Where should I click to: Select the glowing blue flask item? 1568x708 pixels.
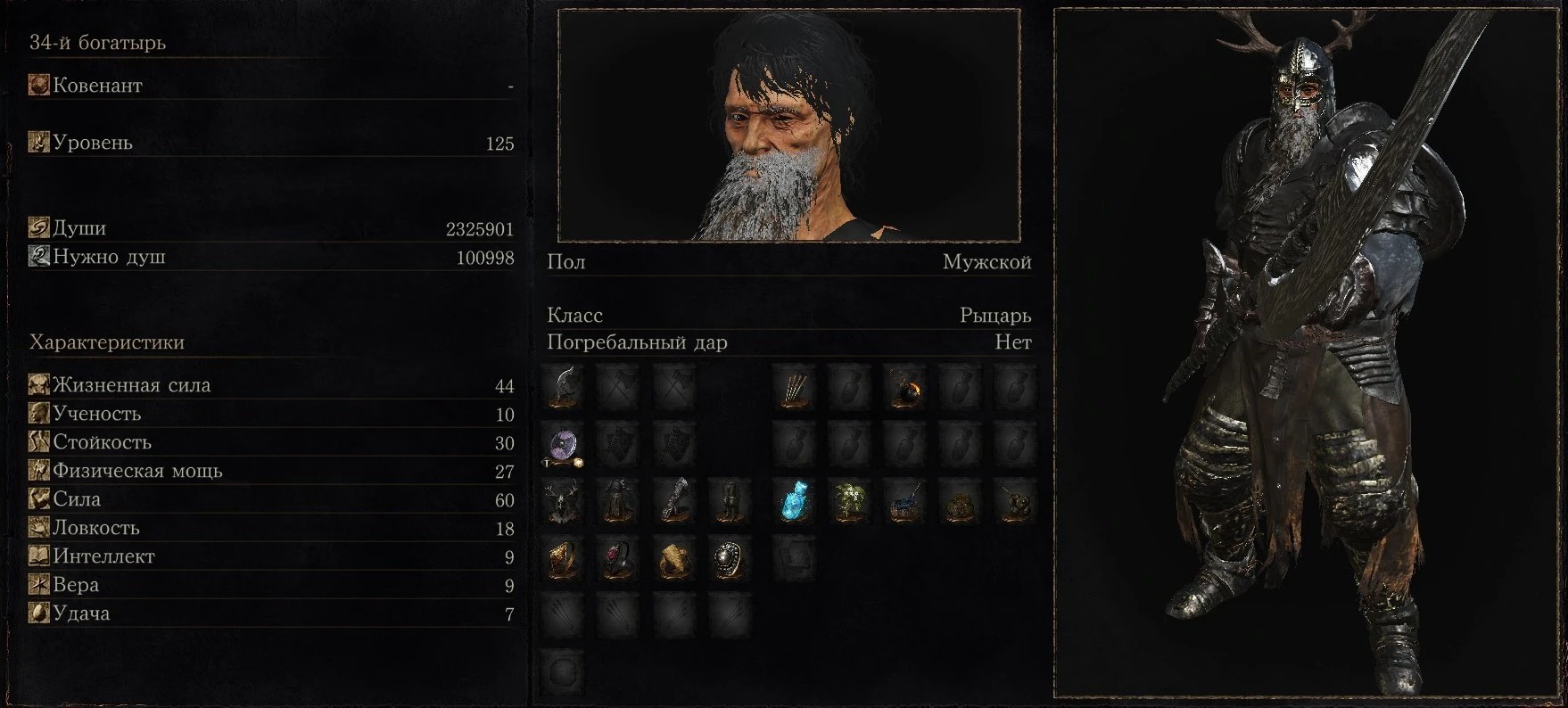[794, 501]
